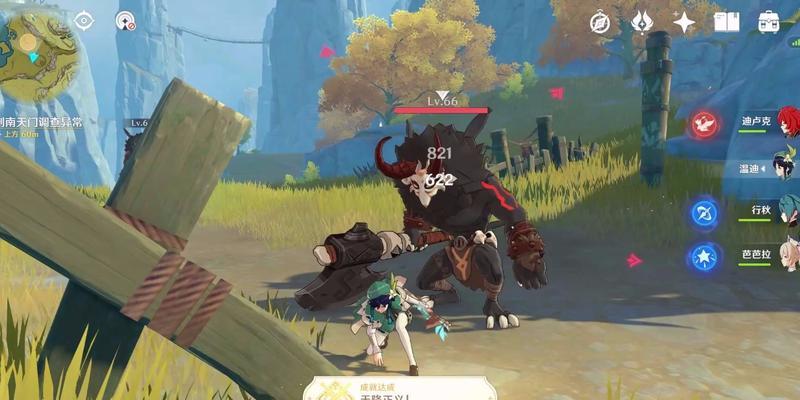Toggle the eye-shaped elemental sight icon
This screenshot has height=400, width=800.
(84, 21)
